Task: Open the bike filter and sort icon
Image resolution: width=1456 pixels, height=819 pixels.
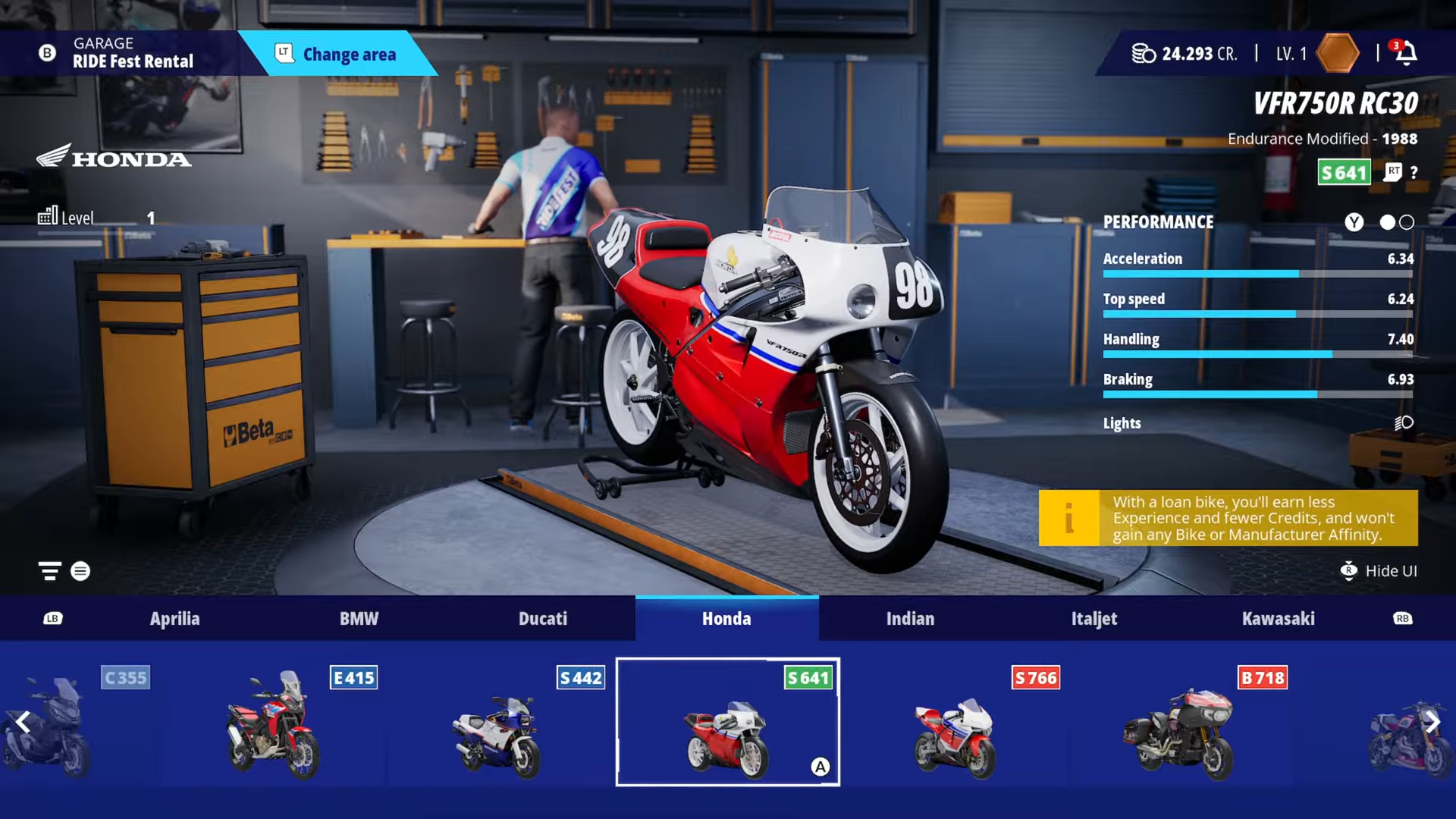Action: click(50, 571)
